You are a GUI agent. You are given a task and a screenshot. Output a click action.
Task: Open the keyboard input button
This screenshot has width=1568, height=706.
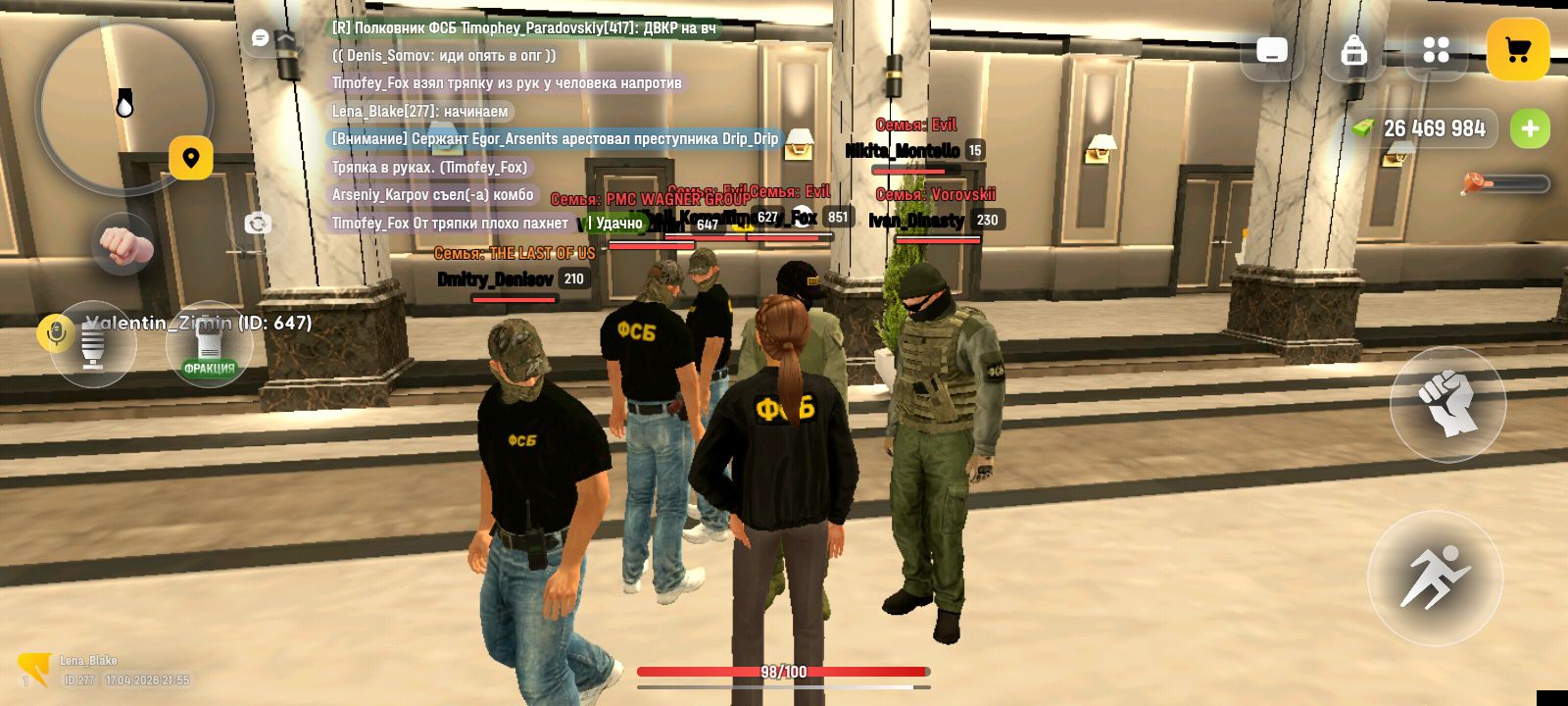[x=1272, y=50]
